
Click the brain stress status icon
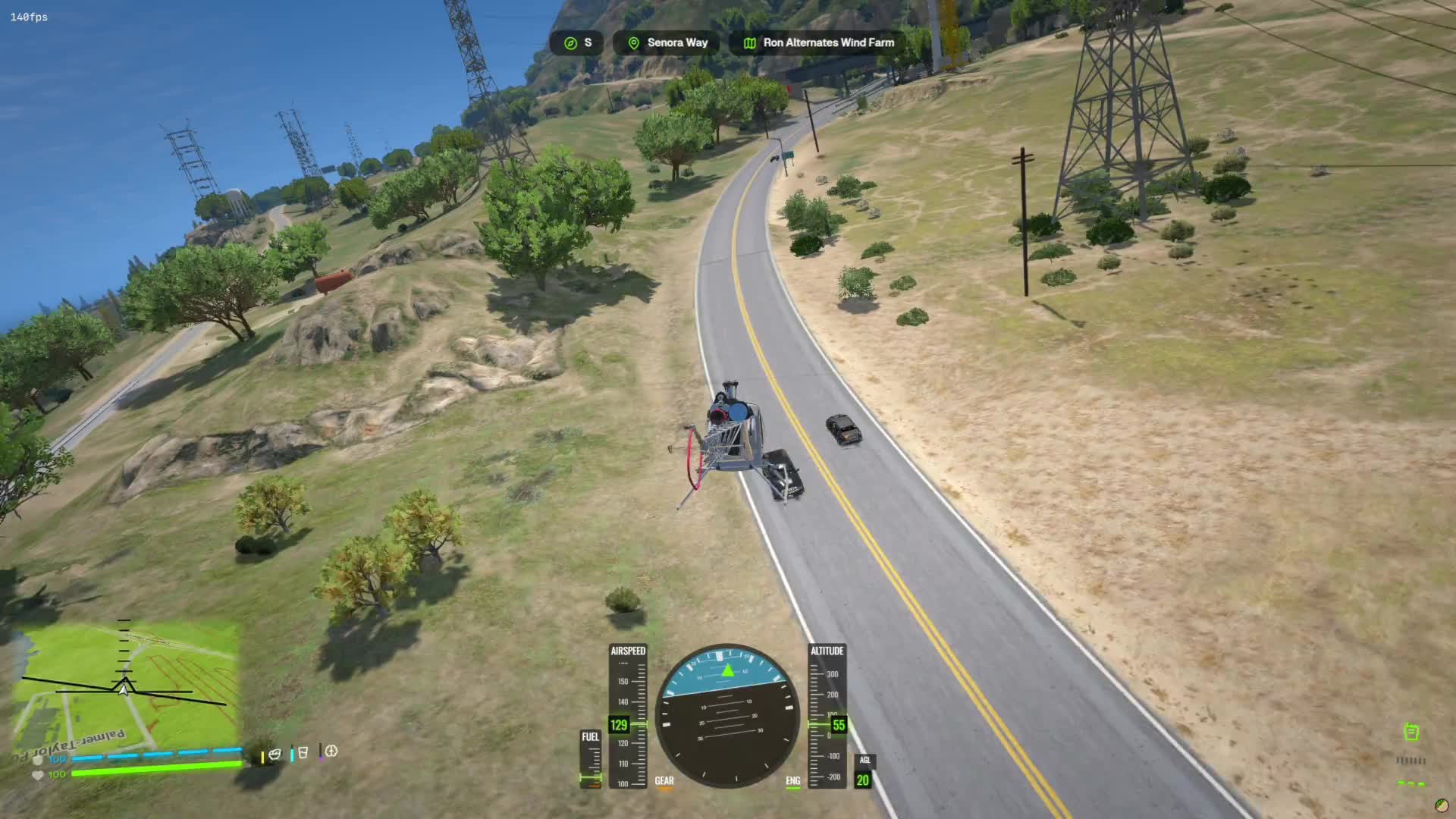coord(331,752)
